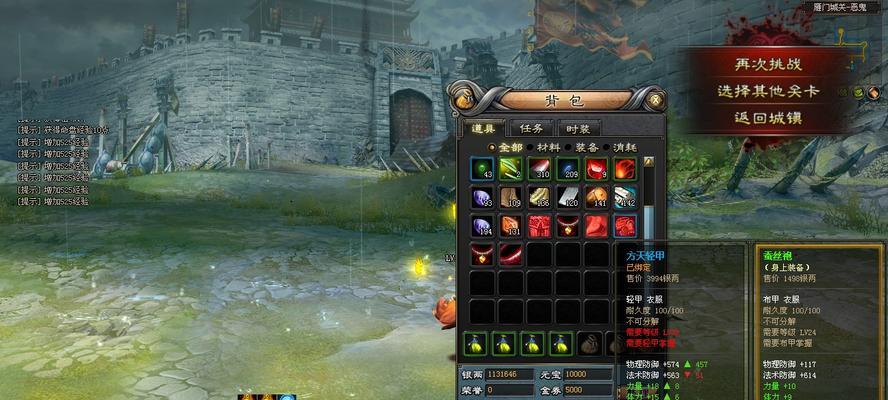
Task: Select the blue orb stack of 209
Action: (x=569, y=169)
